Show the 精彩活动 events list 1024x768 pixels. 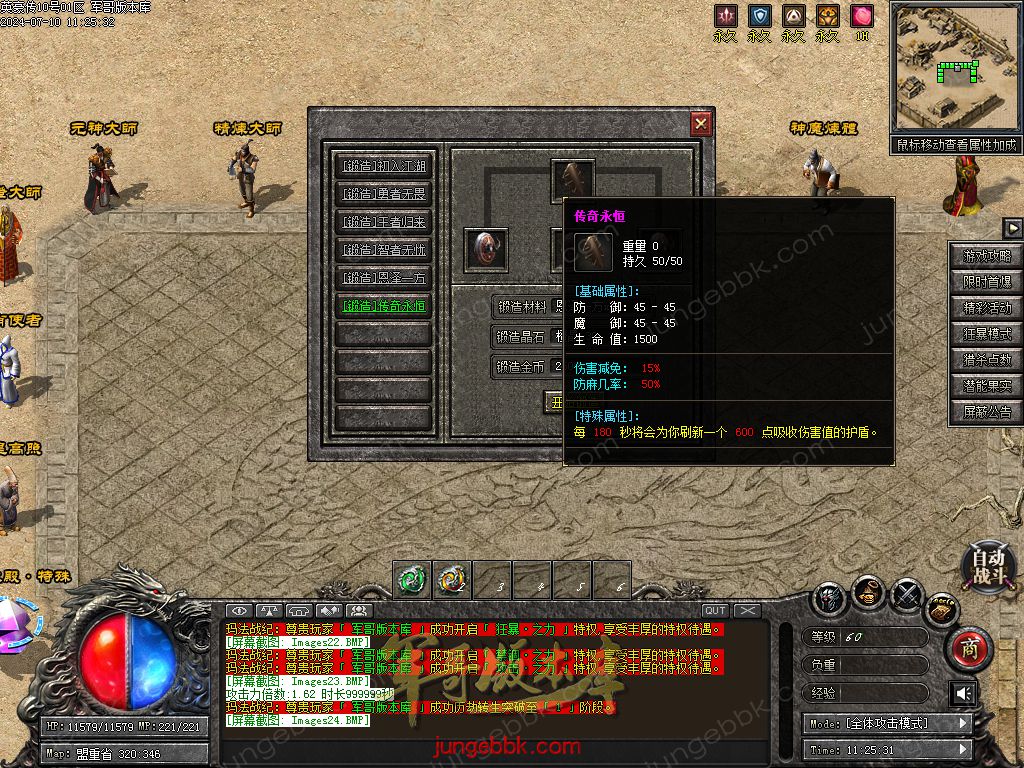[987, 308]
